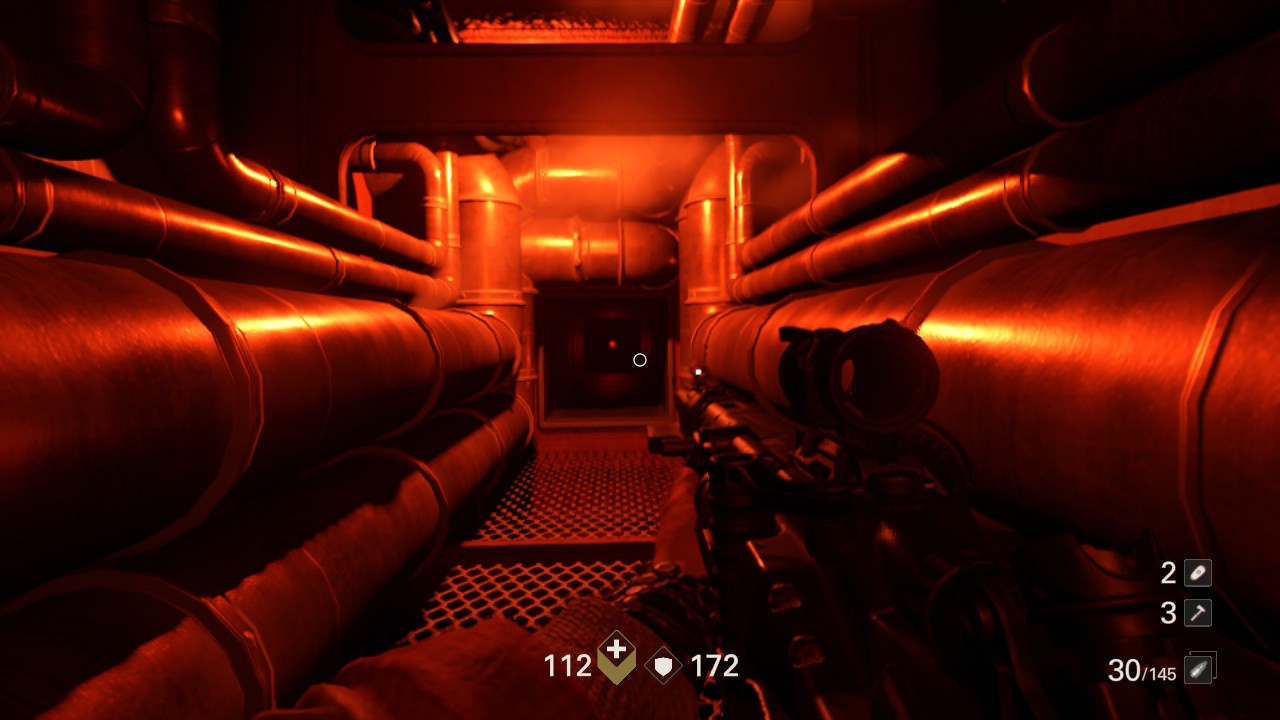Select the armor shield icon
This screenshot has height=720, width=1280.
coord(662,665)
